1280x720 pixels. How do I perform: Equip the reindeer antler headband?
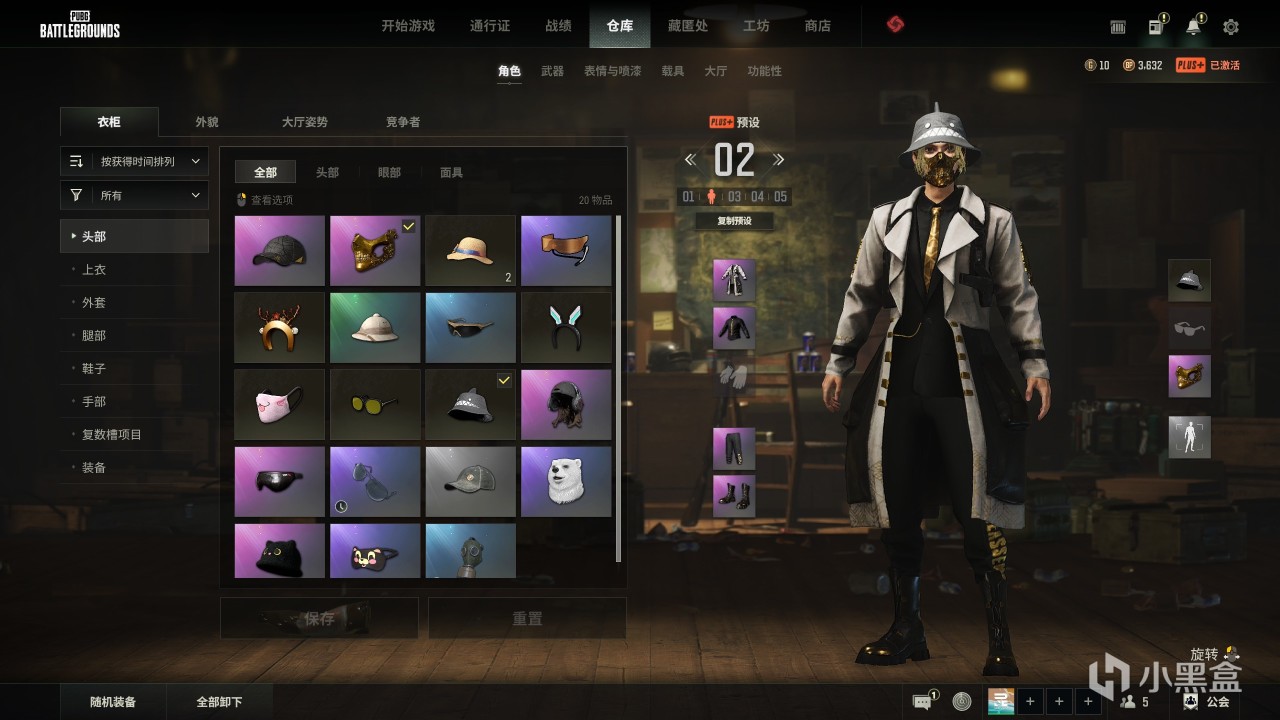pyautogui.click(x=279, y=328)
